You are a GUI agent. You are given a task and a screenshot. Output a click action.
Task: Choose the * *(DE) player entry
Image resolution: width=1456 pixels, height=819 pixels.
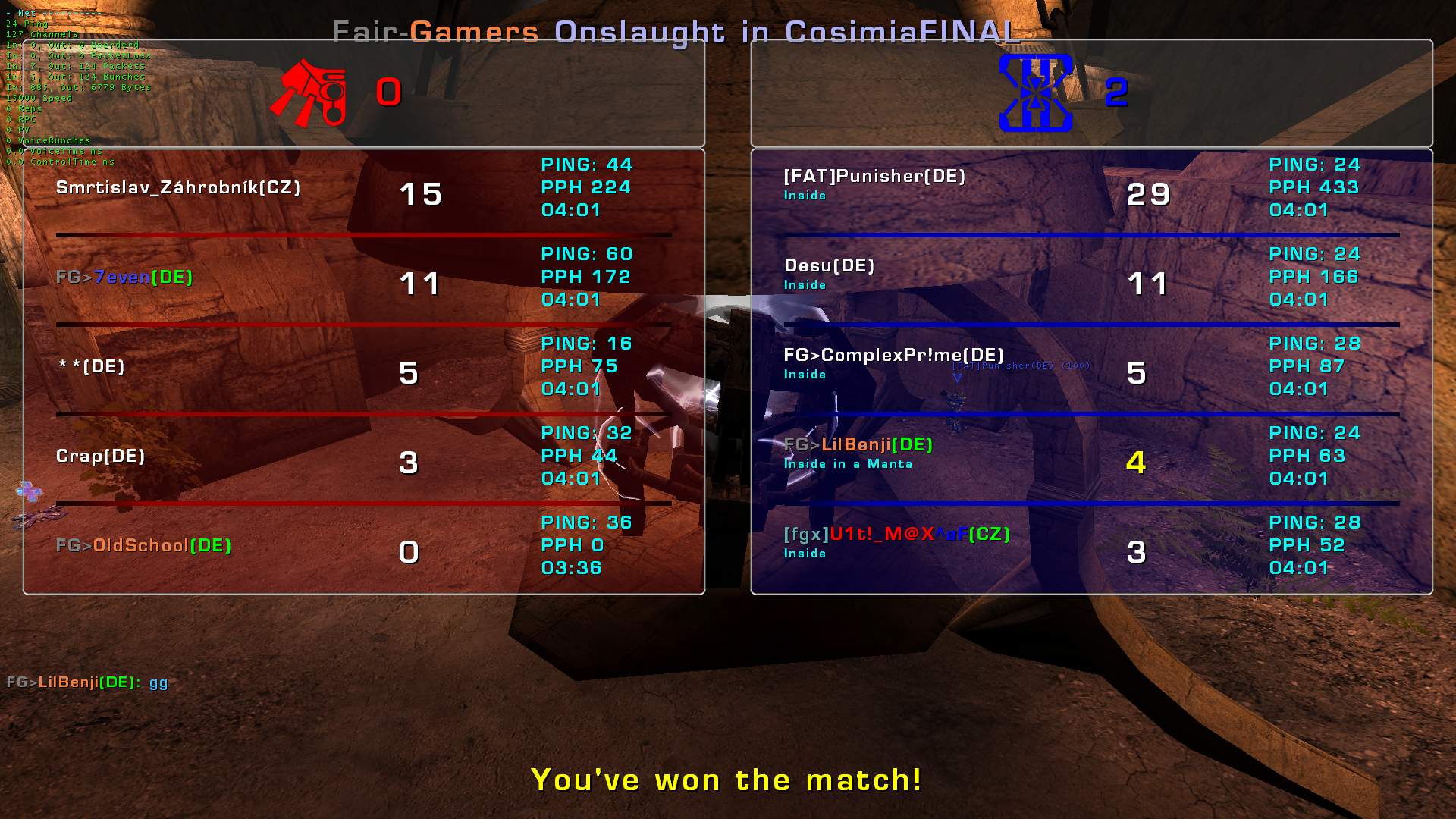click(92, 367)
